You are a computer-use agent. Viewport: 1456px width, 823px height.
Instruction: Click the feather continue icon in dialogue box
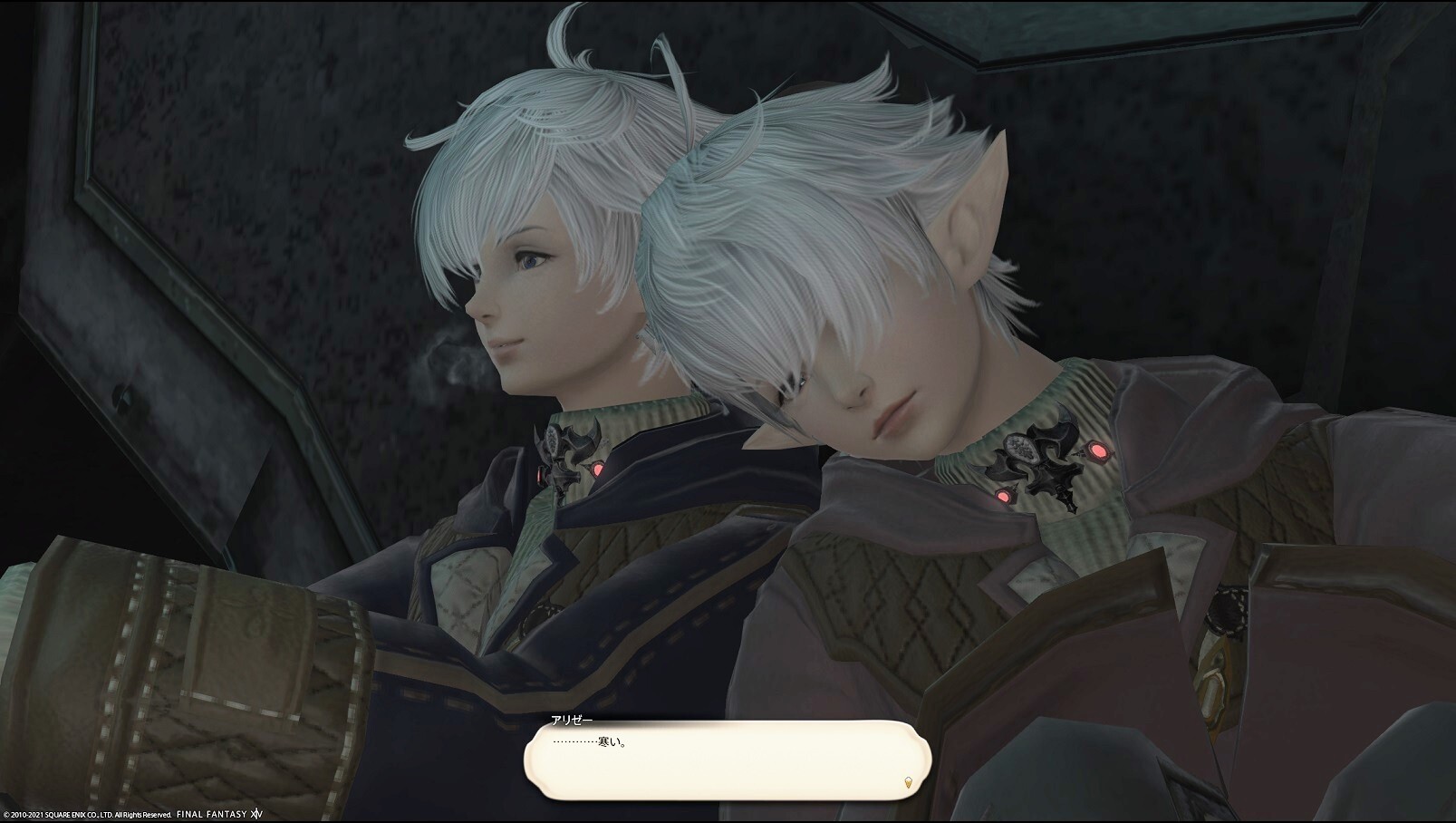click(x=907, y=783)
